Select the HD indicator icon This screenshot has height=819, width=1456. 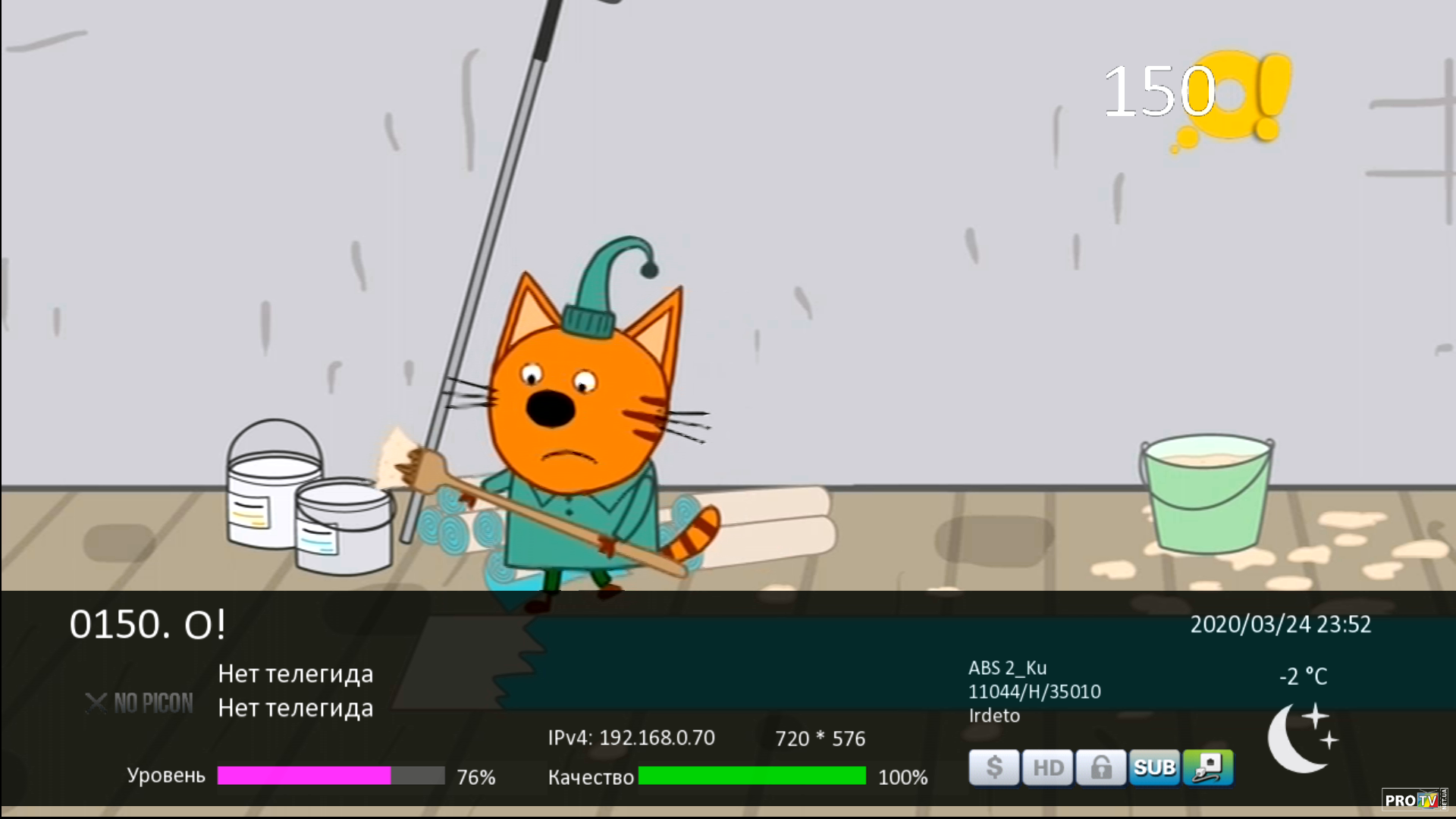(1047, 767)
